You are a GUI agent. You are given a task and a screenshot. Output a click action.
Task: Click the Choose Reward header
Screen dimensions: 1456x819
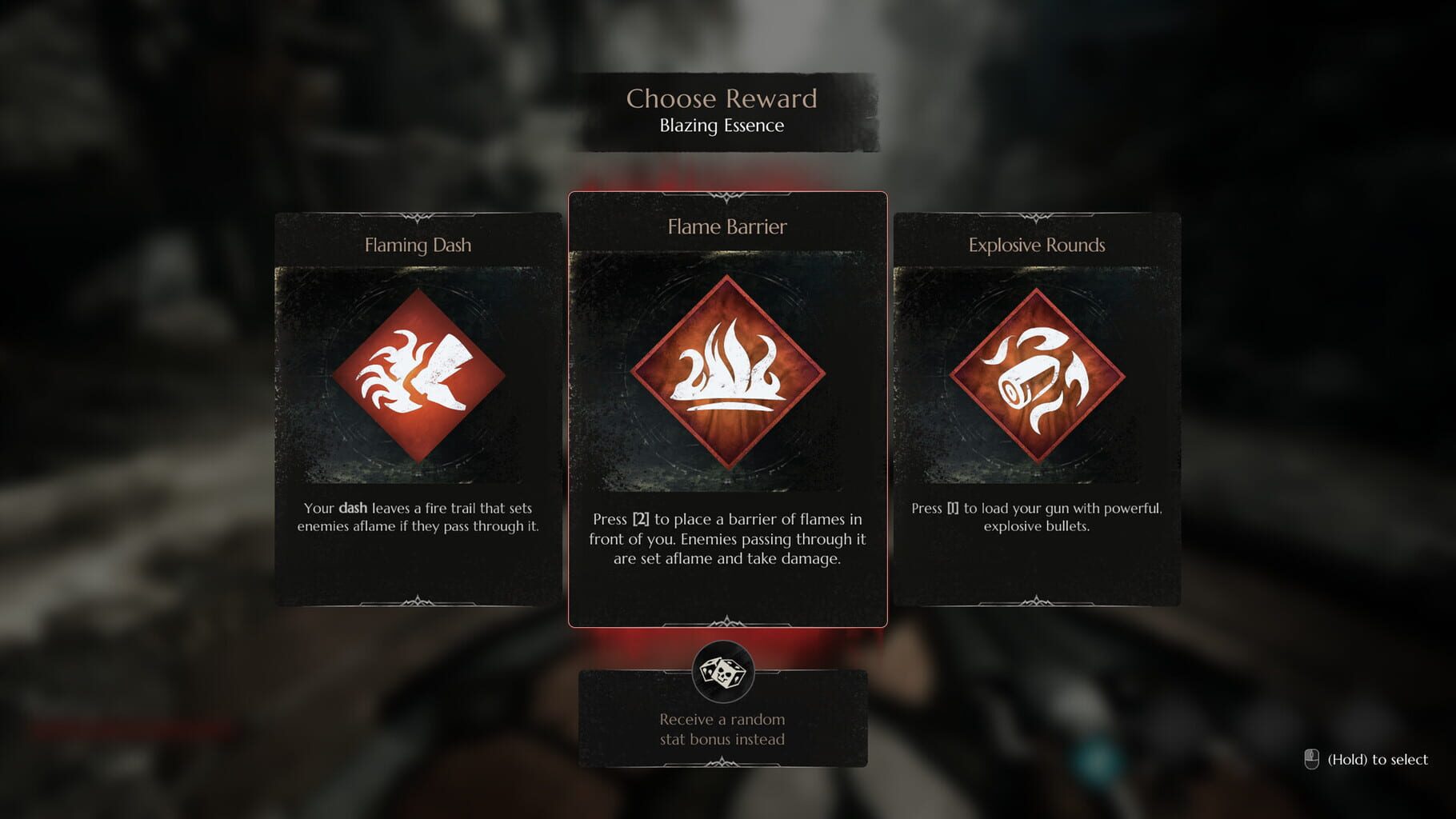click(722, 98)
